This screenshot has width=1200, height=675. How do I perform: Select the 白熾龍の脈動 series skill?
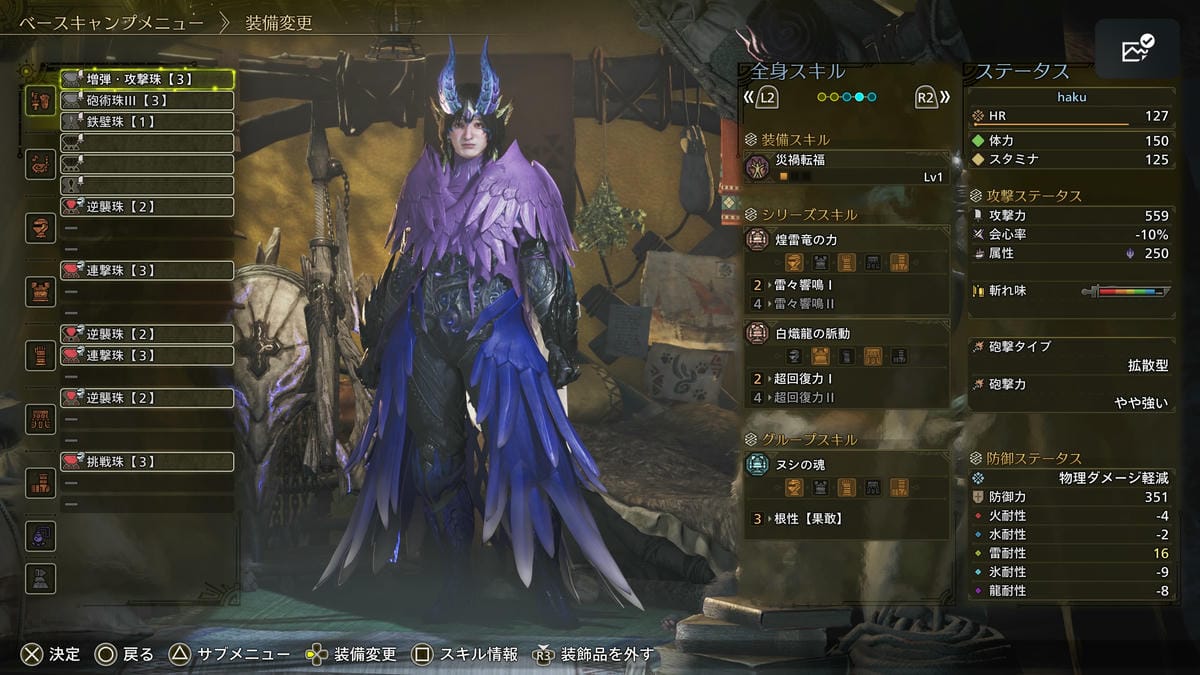(846, 333)
